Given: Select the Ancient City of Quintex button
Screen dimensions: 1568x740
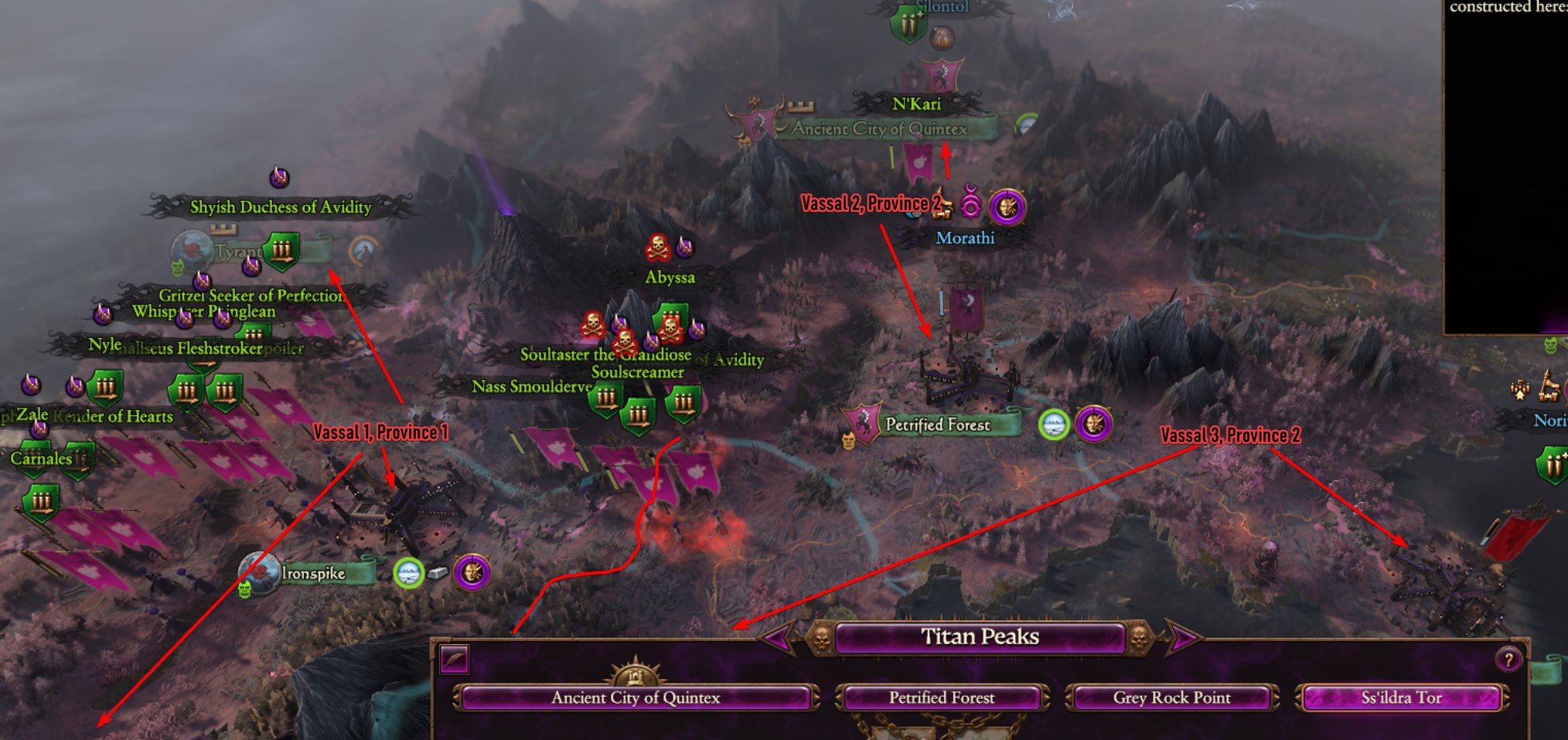Looking at the screenshot, I should (636, 697).
